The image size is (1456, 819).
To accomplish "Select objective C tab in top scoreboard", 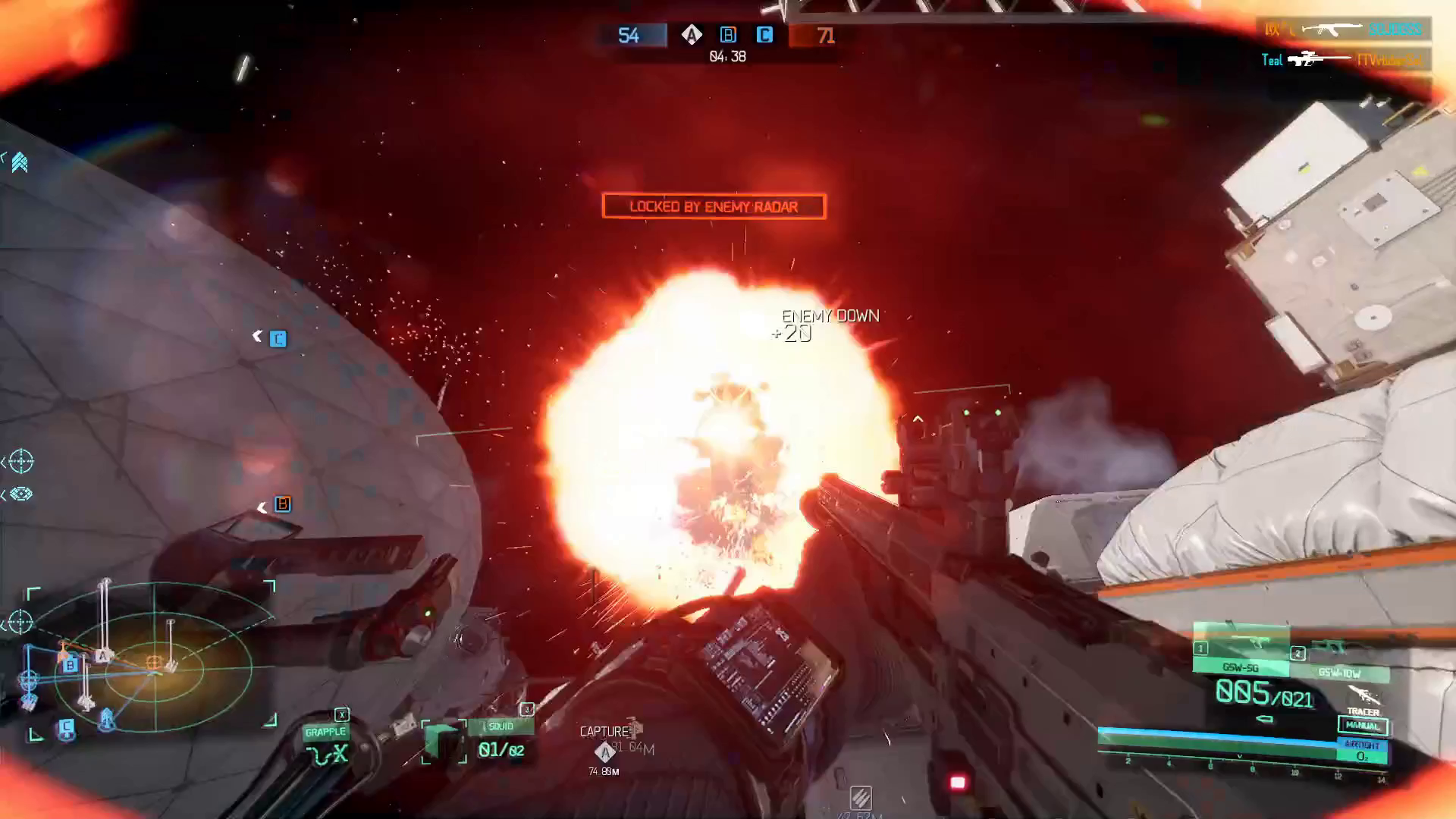I will coord(764,35).
